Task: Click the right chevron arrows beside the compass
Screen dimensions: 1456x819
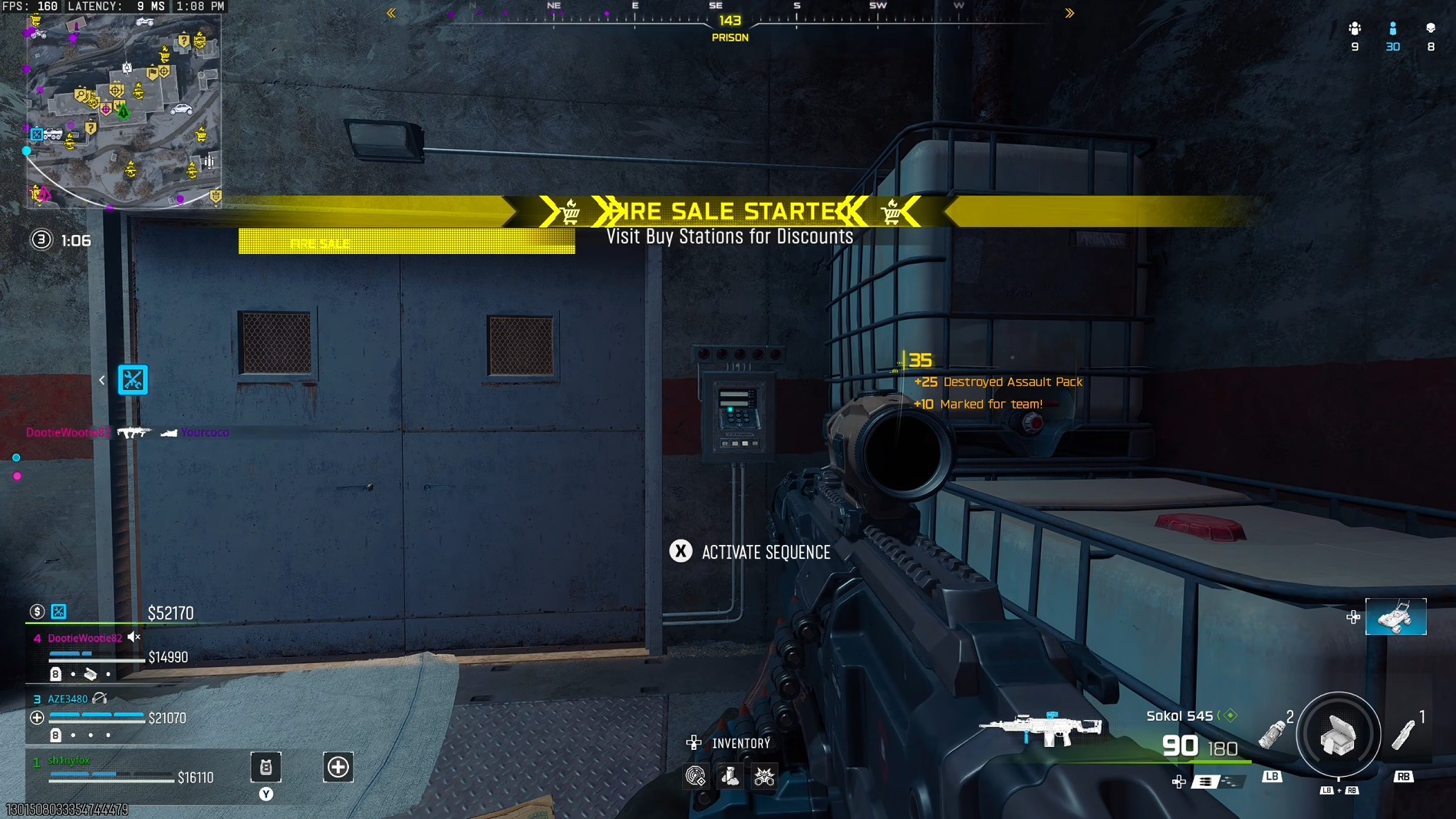Action: tap(1069, 13)
